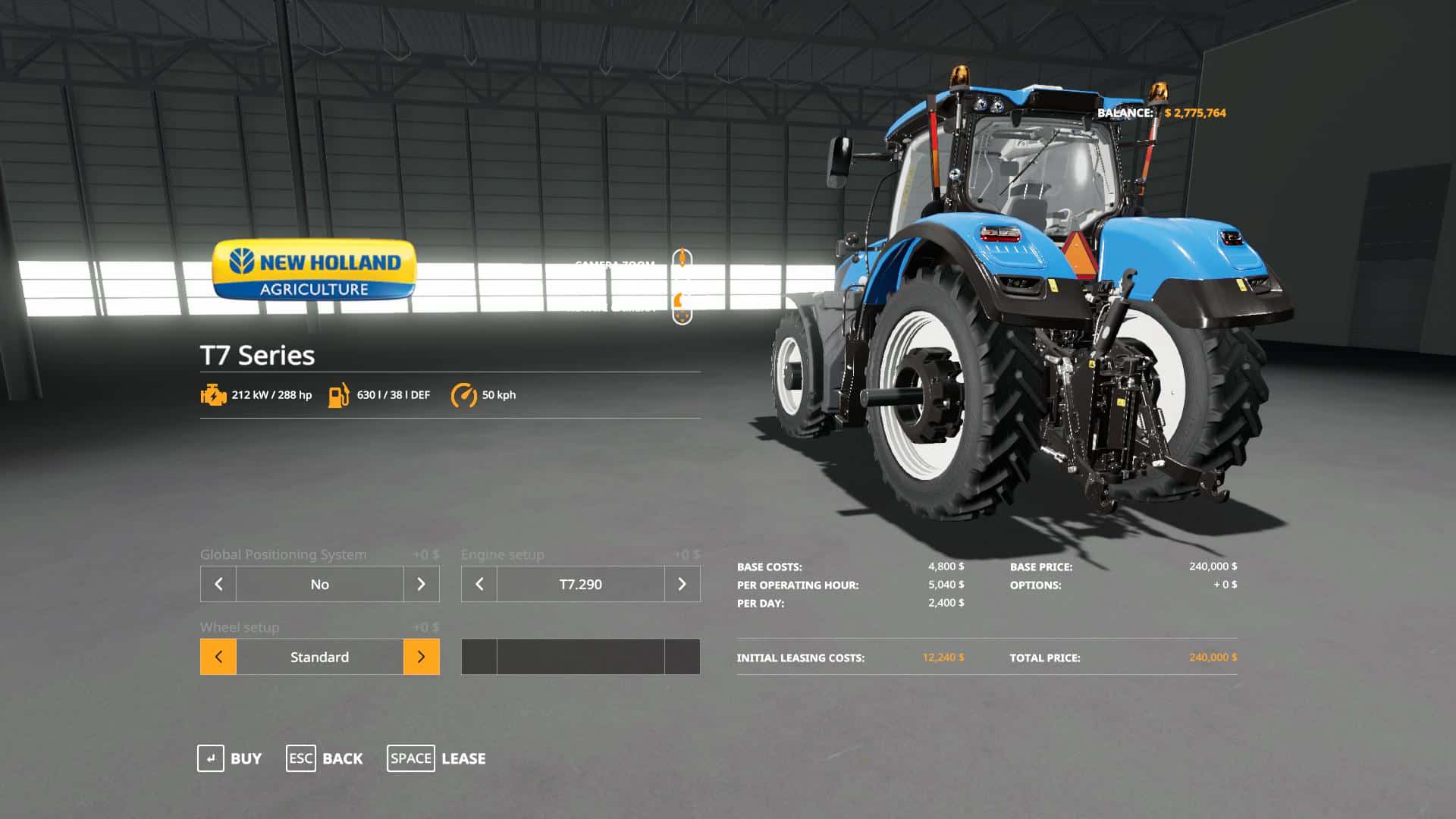Choose next wheel setup option

click(x=421, y=657)
